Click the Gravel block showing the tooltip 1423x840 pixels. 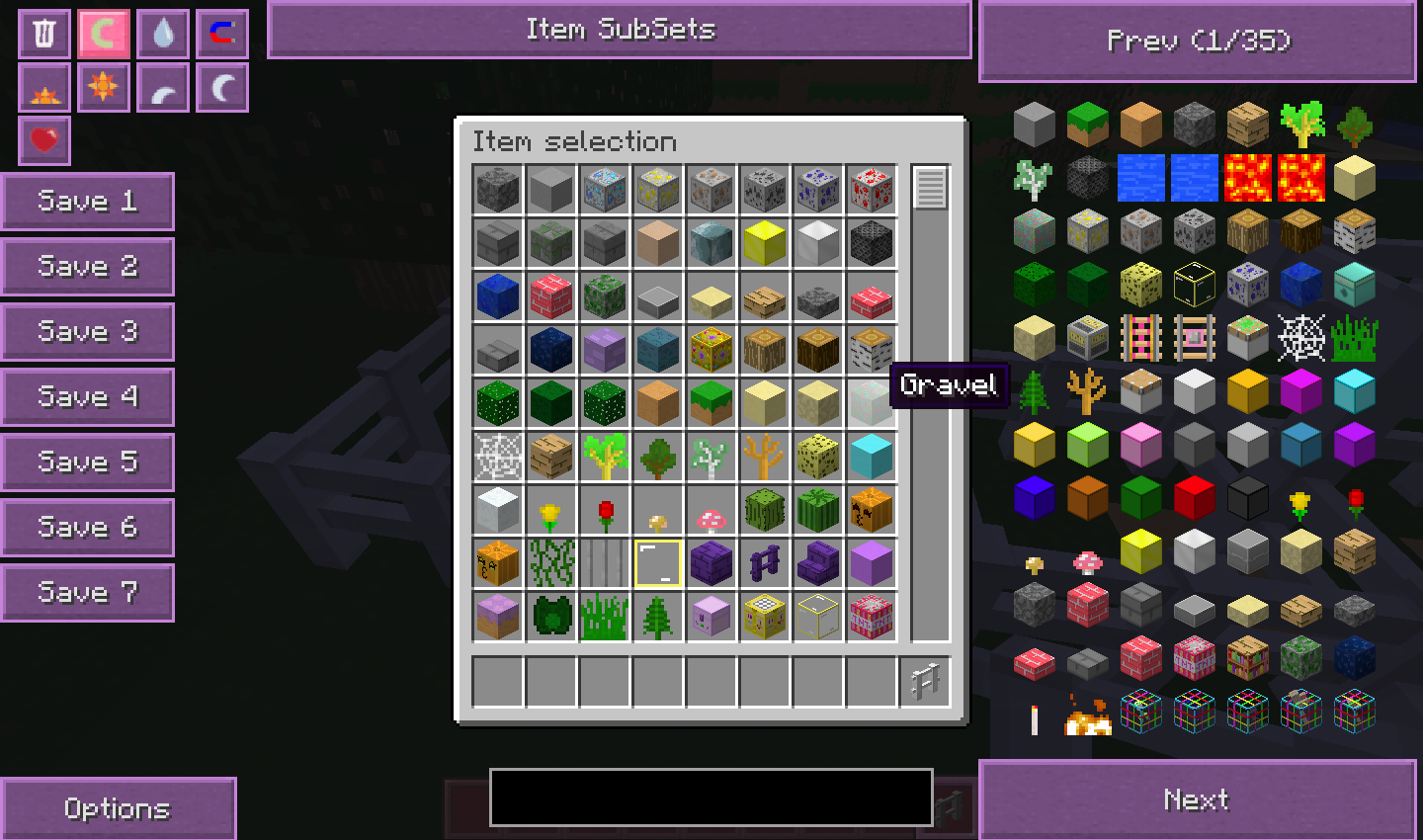871,400
